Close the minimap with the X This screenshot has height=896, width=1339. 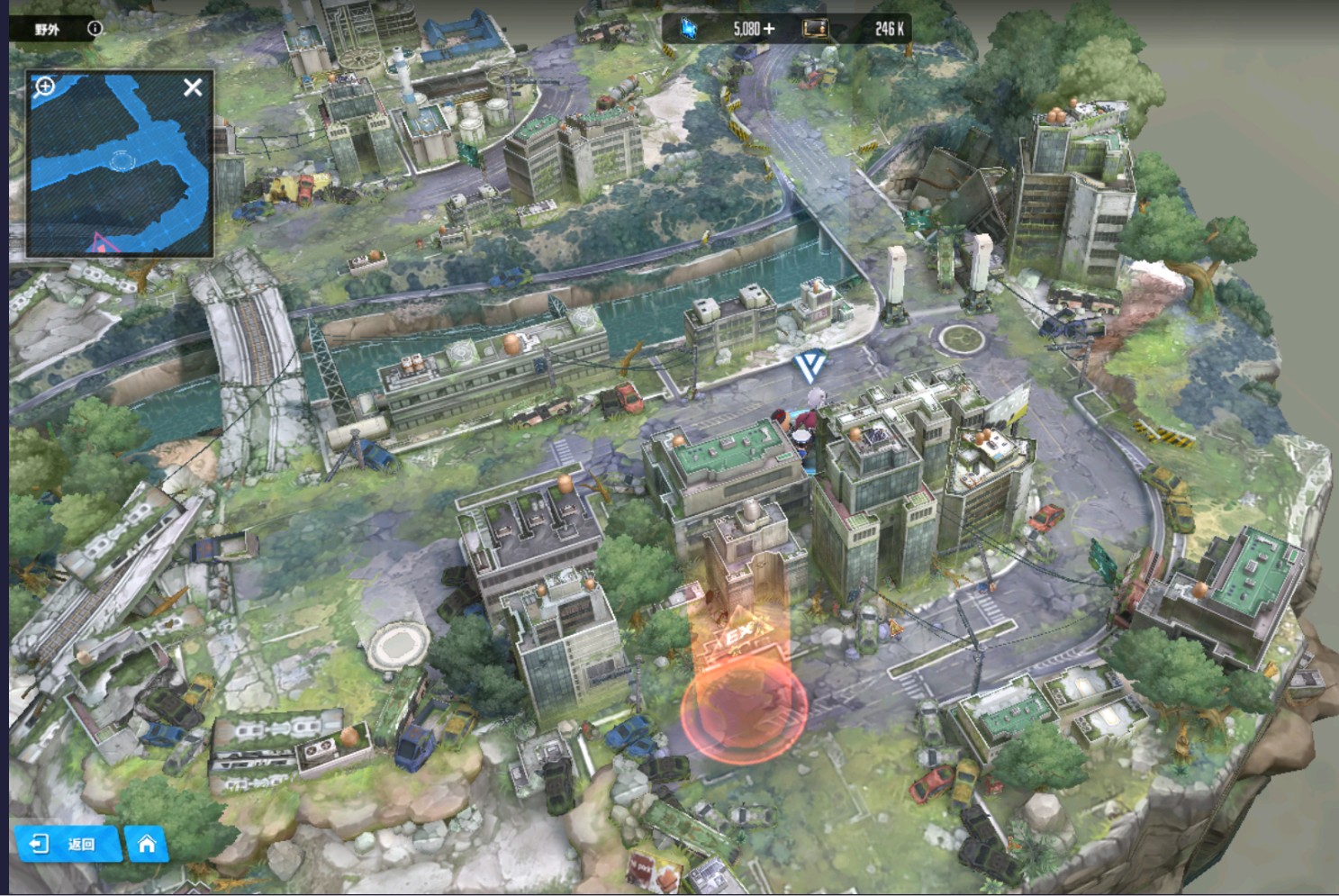193,87
